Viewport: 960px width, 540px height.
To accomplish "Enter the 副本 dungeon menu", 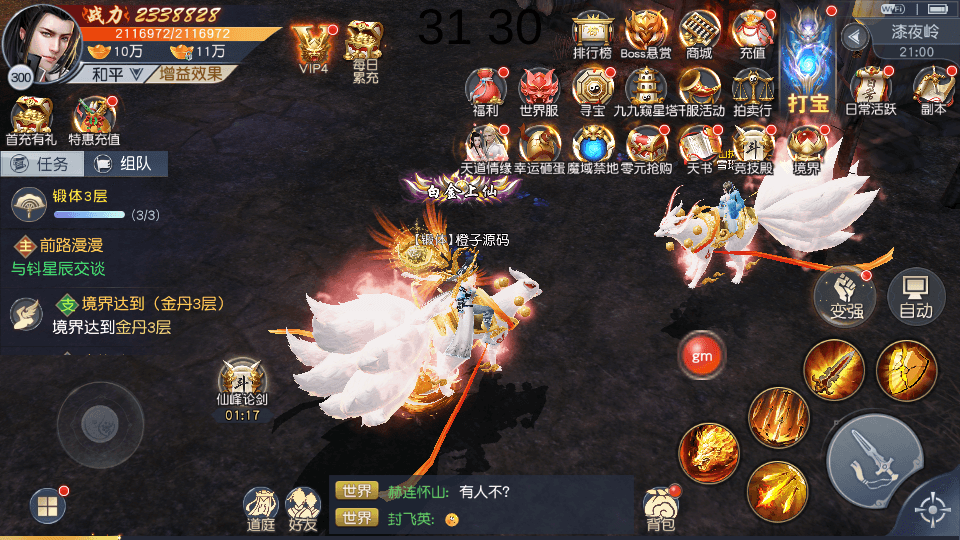I will pyautogui.click(x=932, y=92).
